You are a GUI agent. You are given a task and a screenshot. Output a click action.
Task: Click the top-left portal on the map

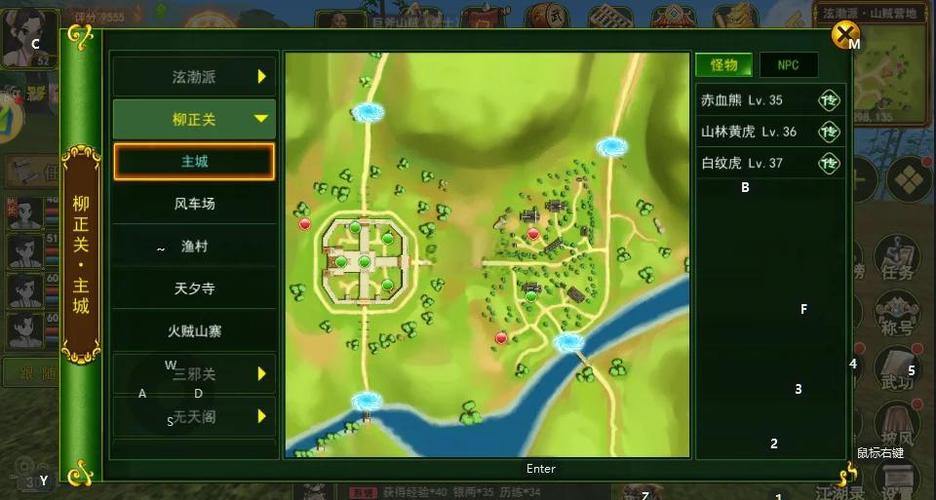tap(369, 111)
